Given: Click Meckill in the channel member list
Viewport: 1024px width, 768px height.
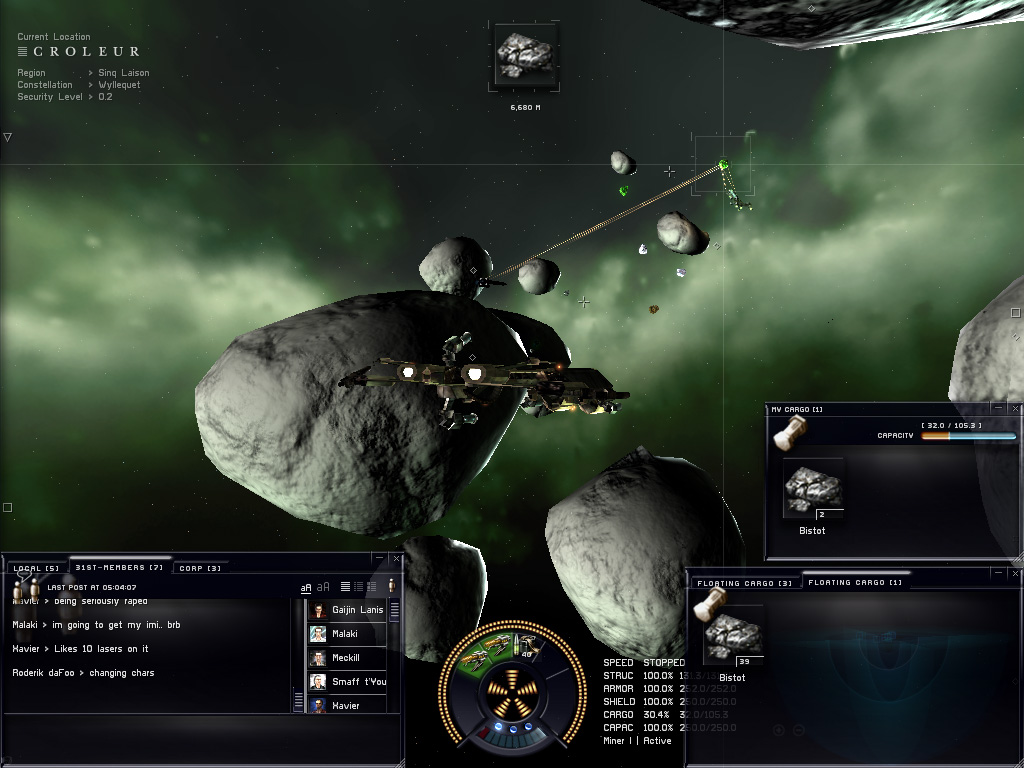Looking at the screenshot, I should pyautogui.click(x=345, y=658).
